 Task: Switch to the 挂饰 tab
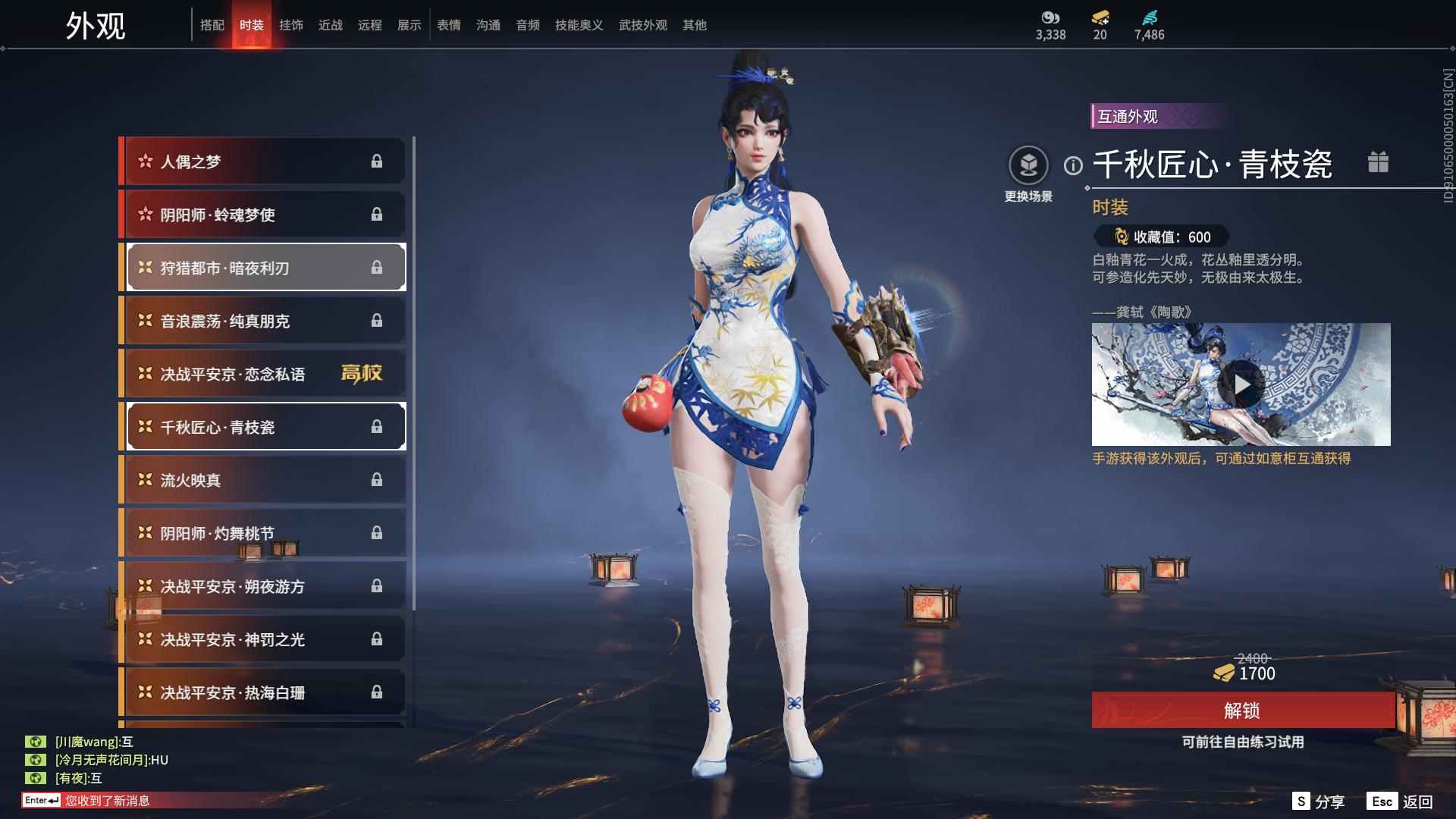[292, 24]
